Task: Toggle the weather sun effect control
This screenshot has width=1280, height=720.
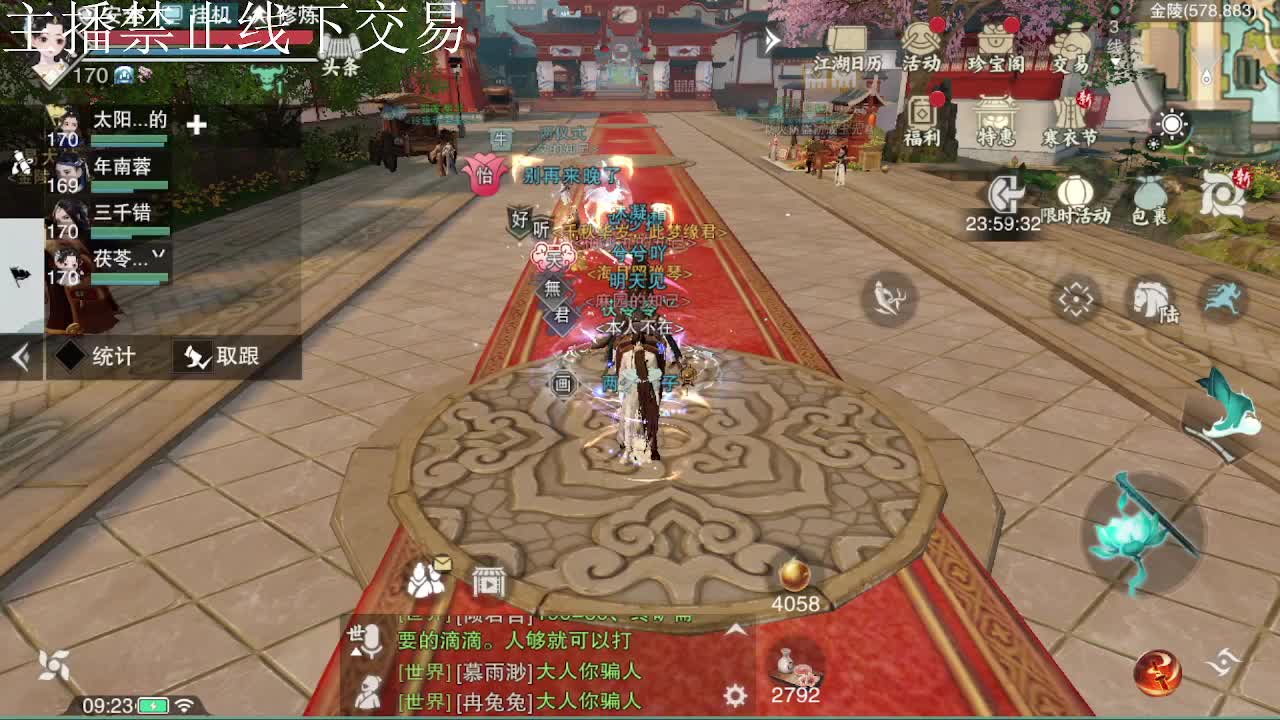Action: point(1173,122)
